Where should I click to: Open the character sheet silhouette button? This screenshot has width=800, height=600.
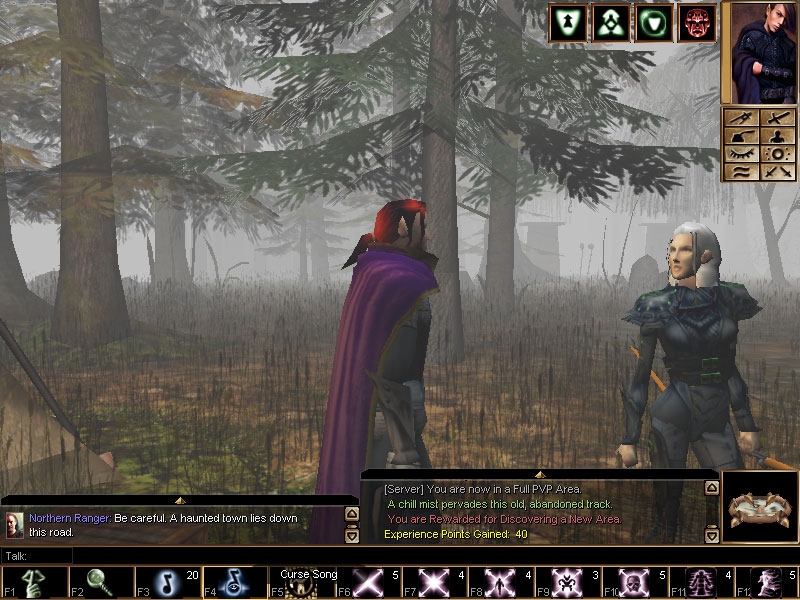pyautogui.click(x=777, y=136)
